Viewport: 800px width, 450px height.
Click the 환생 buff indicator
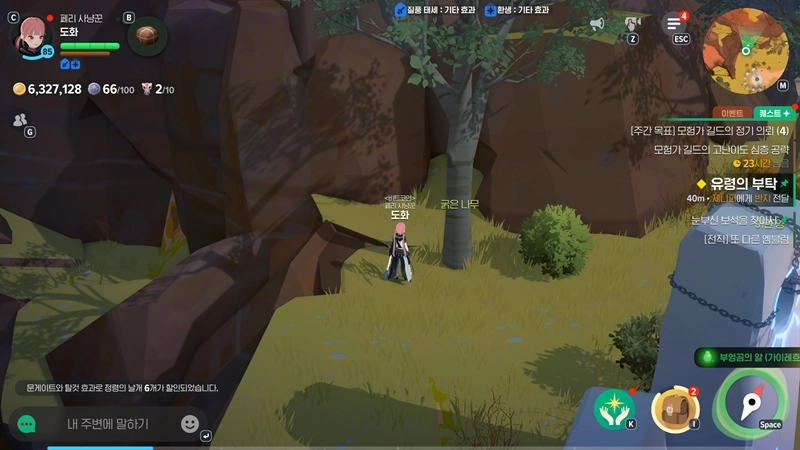coord(518,10)
